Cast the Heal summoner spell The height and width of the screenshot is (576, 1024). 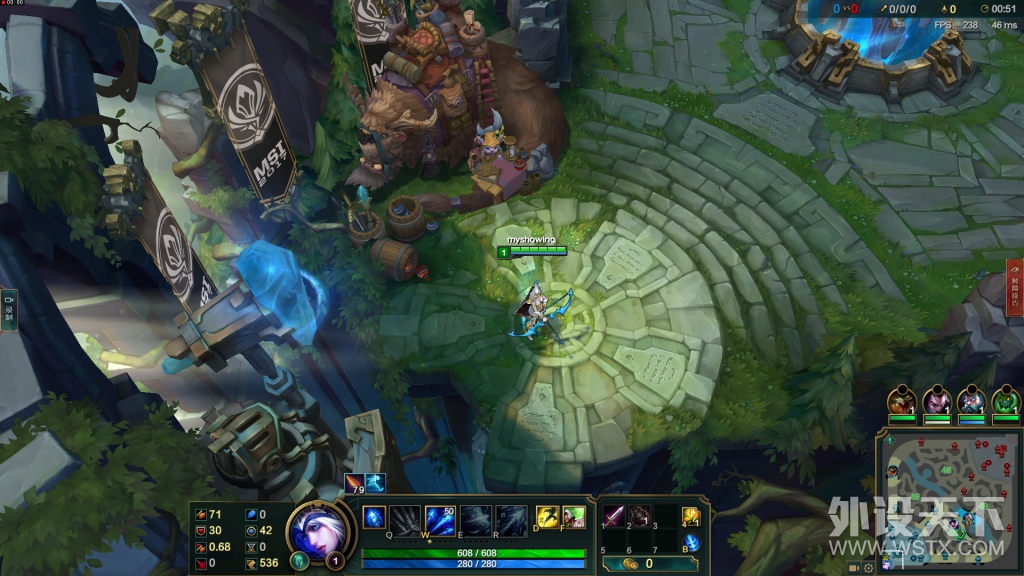pos(573,516)
